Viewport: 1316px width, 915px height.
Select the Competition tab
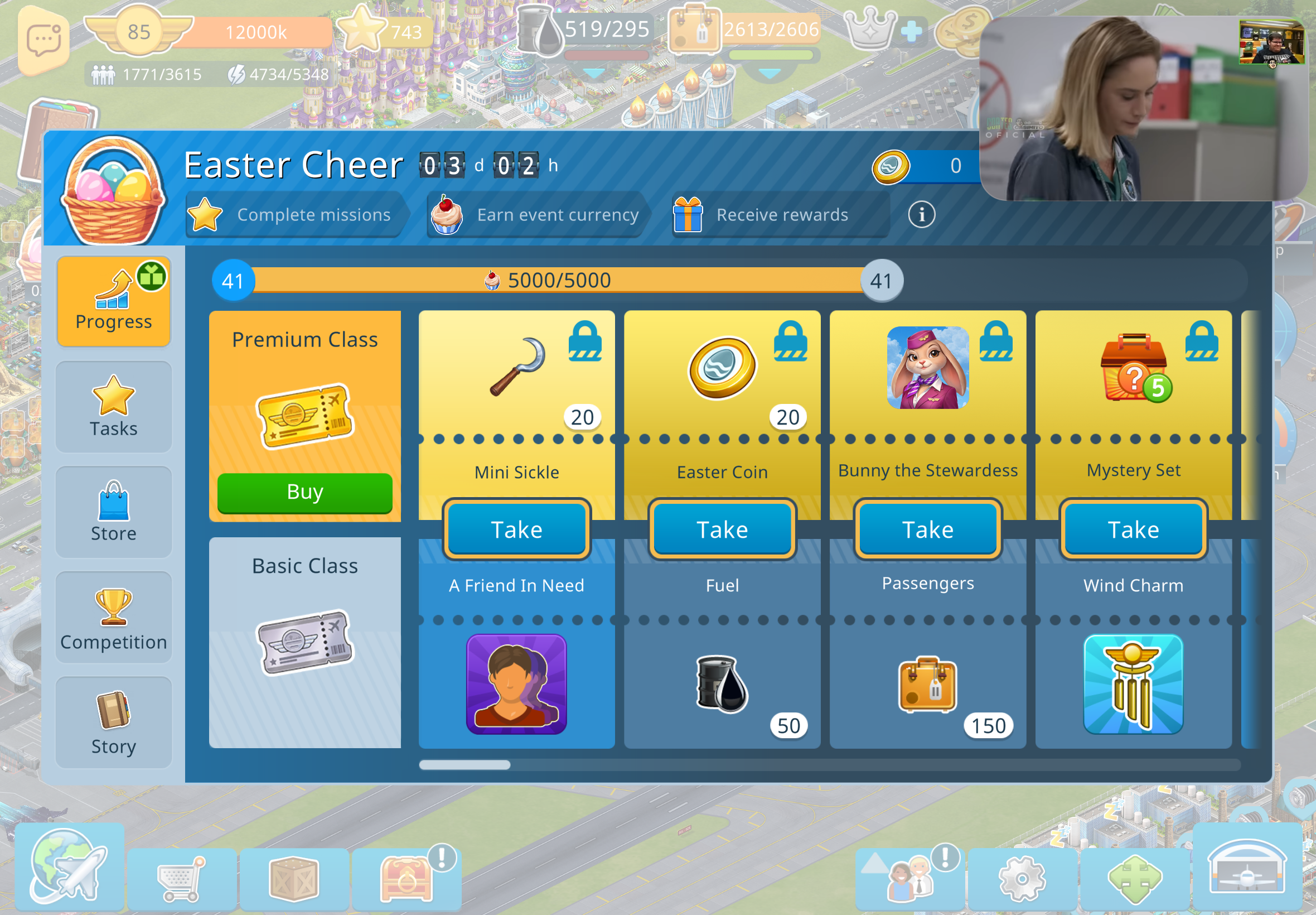[x=113, y=617]
